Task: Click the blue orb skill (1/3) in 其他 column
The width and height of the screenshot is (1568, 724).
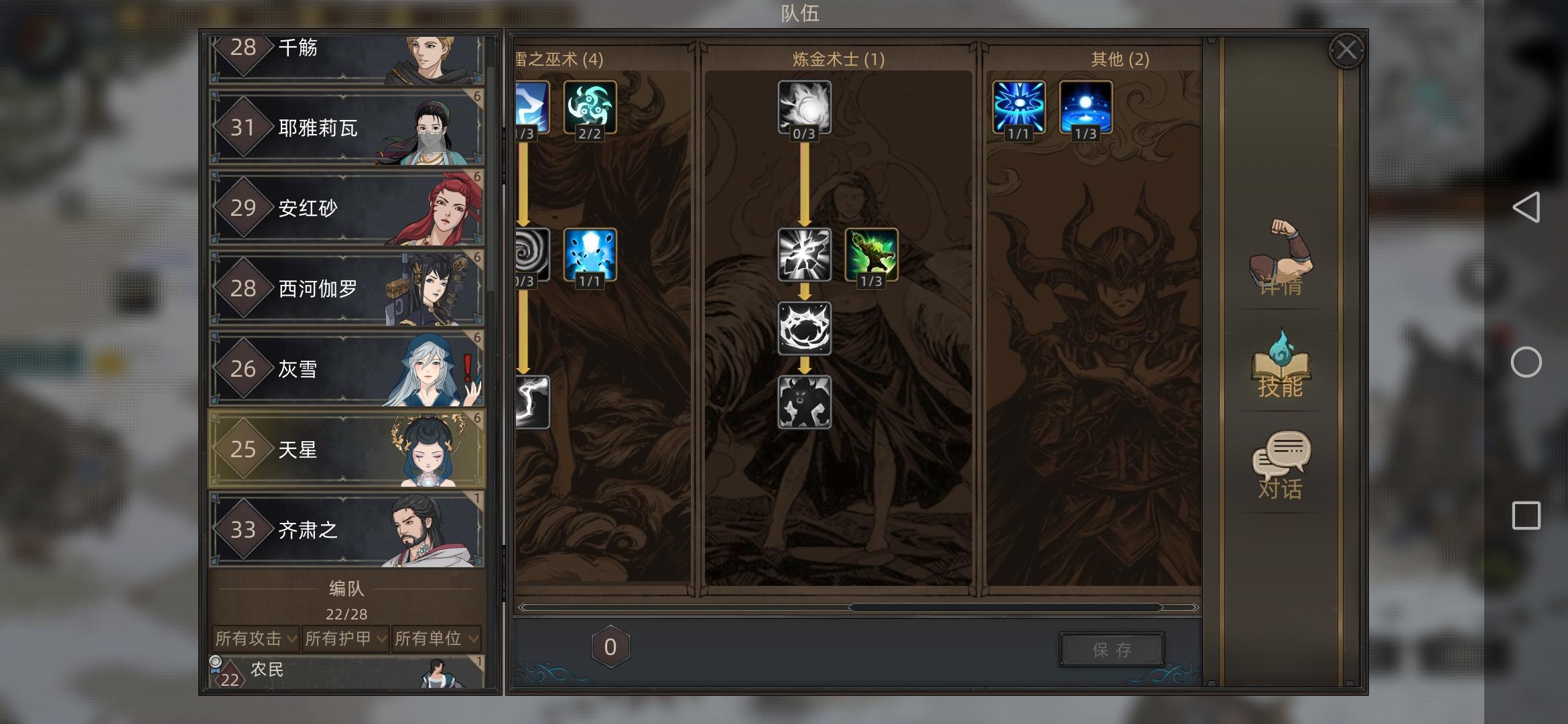Action: coord(1085,107)
